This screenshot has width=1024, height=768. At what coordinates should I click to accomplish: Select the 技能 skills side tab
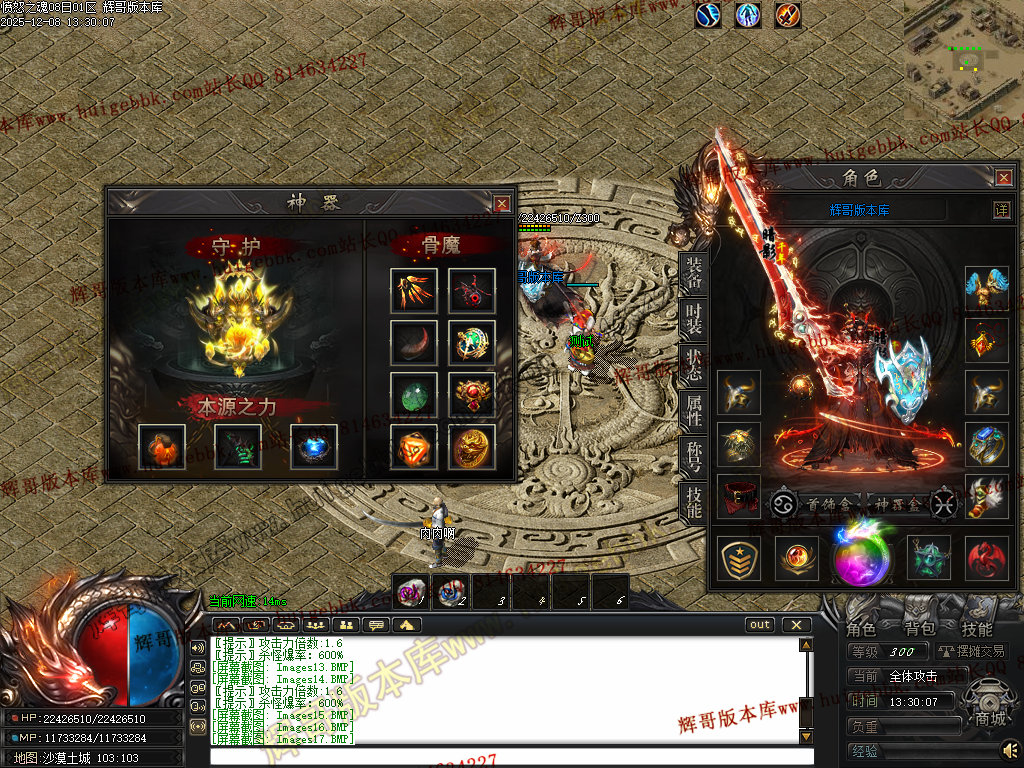pos(693,501)
